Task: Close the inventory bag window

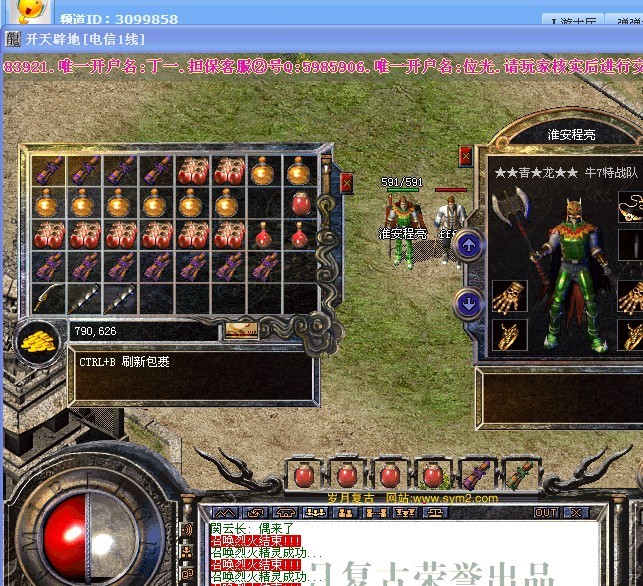Action: pos(346,182)
